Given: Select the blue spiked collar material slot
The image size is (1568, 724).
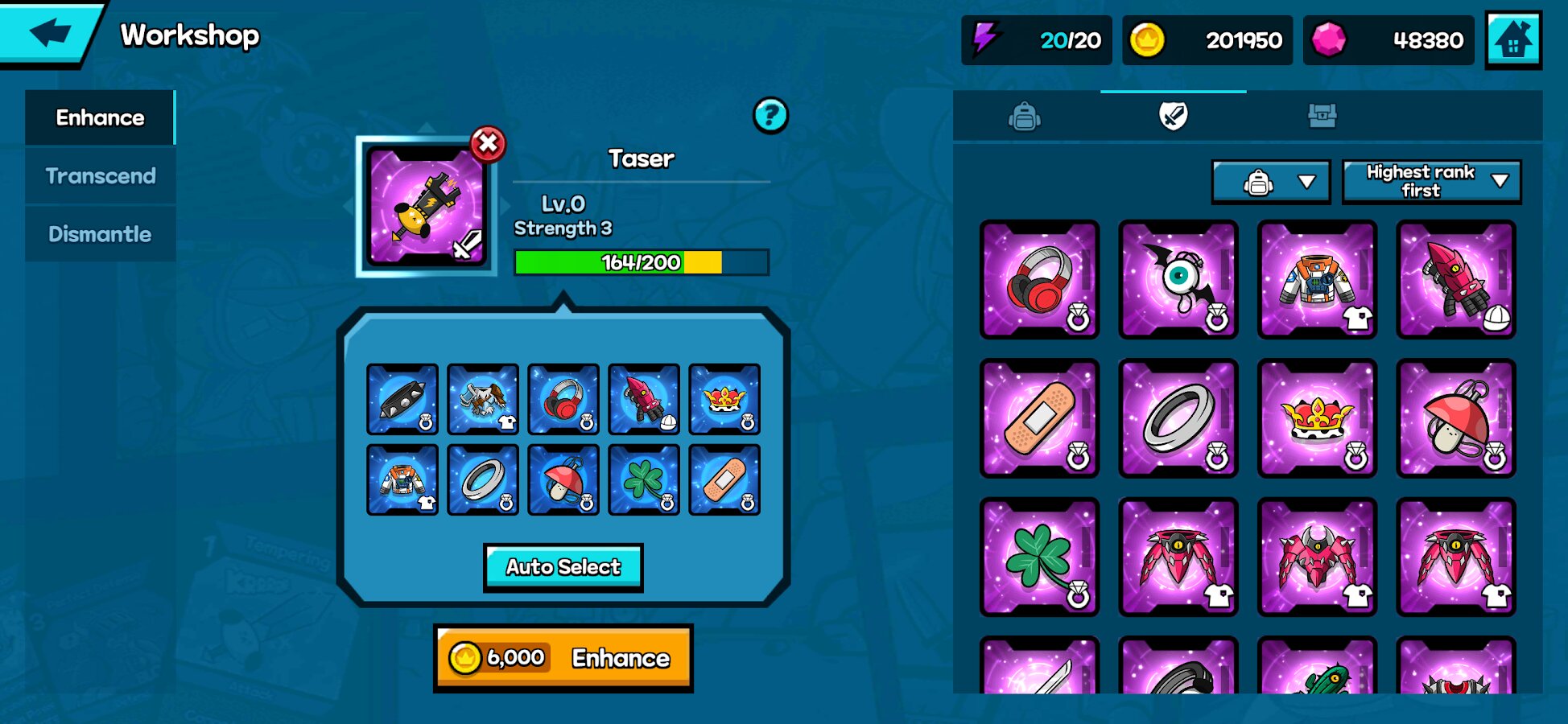Looking at the screenshot, I should 402,399.
